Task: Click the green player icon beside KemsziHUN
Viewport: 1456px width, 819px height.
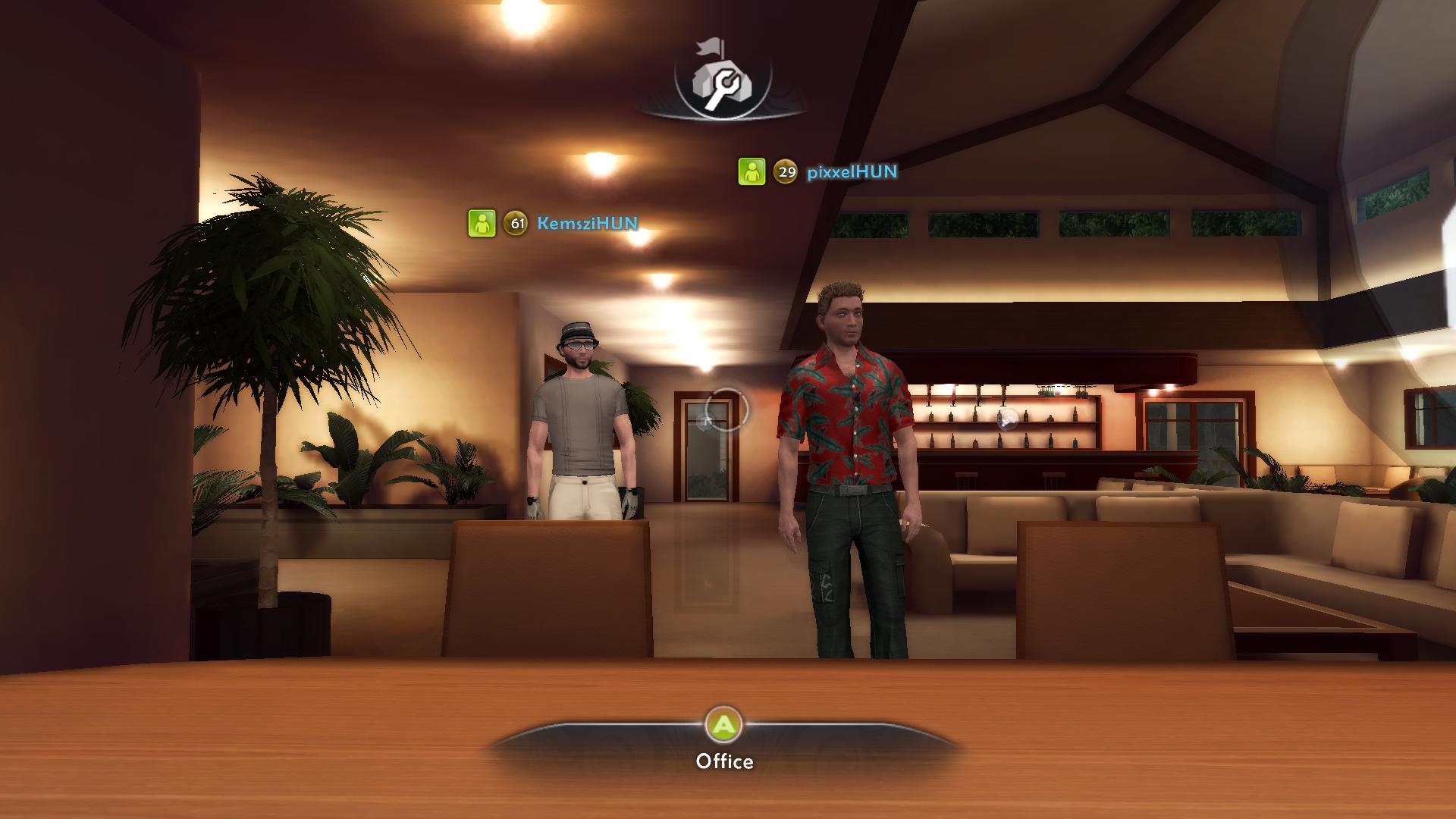Action: [x=482, y=224]
